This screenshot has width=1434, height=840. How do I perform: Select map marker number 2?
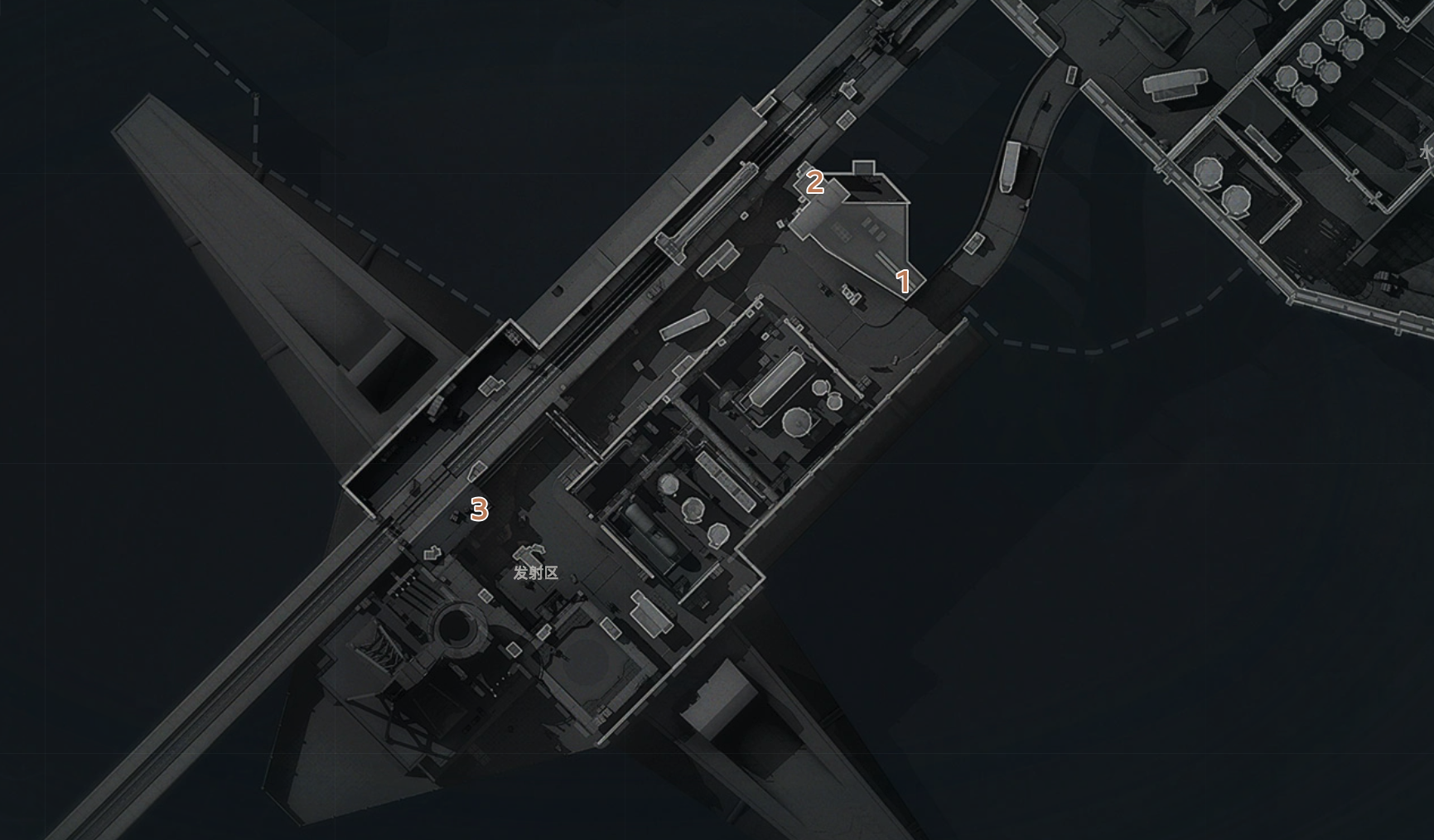pyautogui.click(x=815, y=183)
